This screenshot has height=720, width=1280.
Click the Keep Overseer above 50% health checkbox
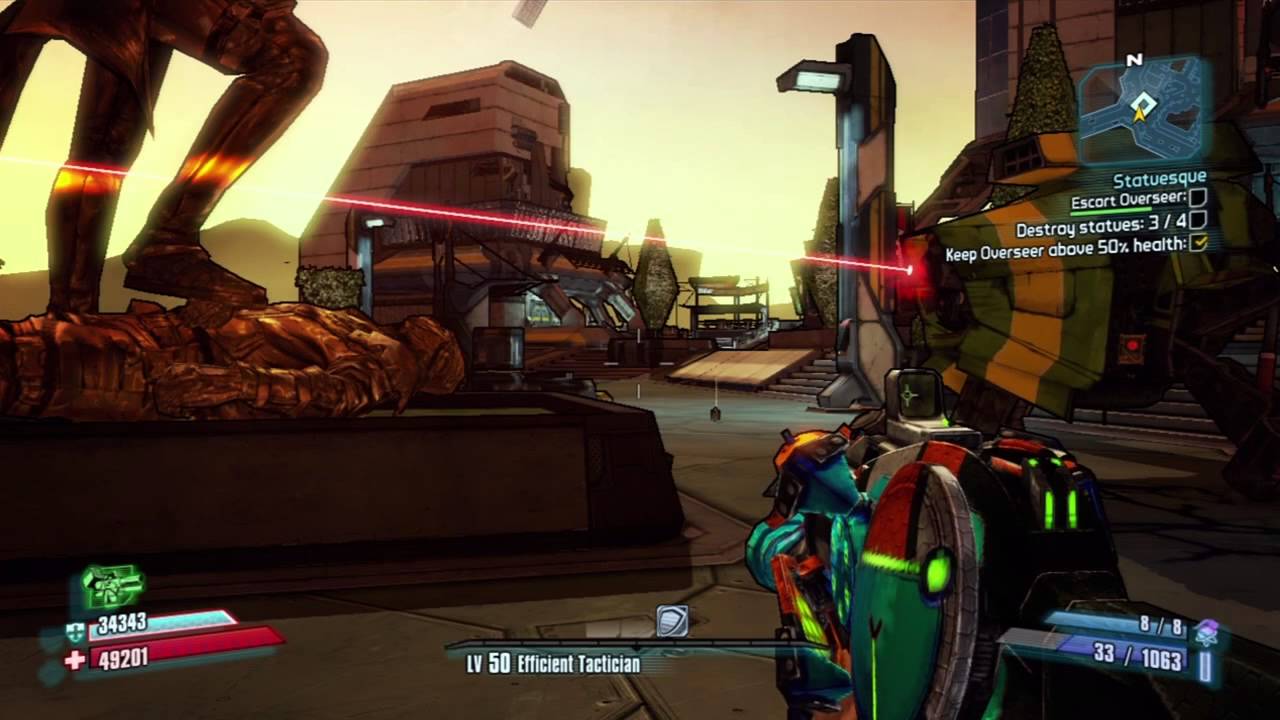1198,242
